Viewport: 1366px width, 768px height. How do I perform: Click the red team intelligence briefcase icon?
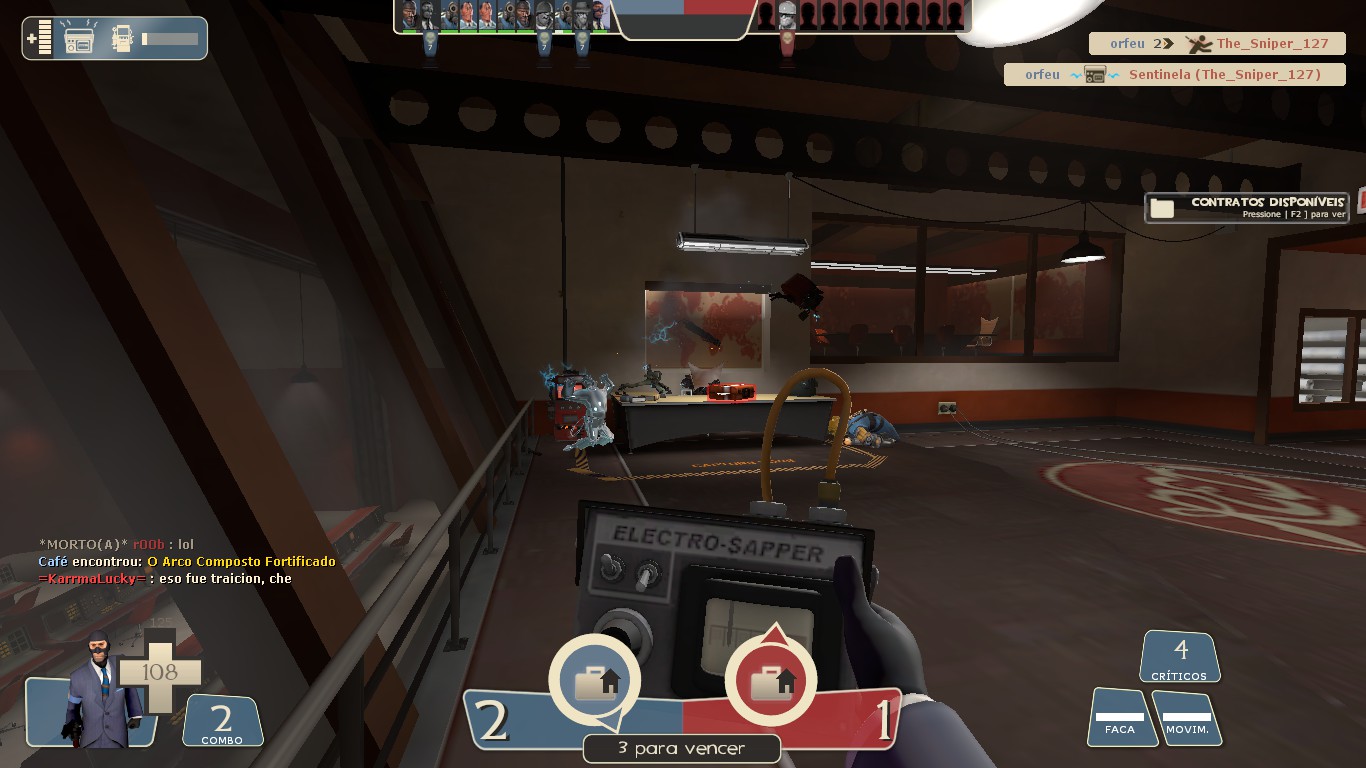pyautogui.click(x=770, y=684)
